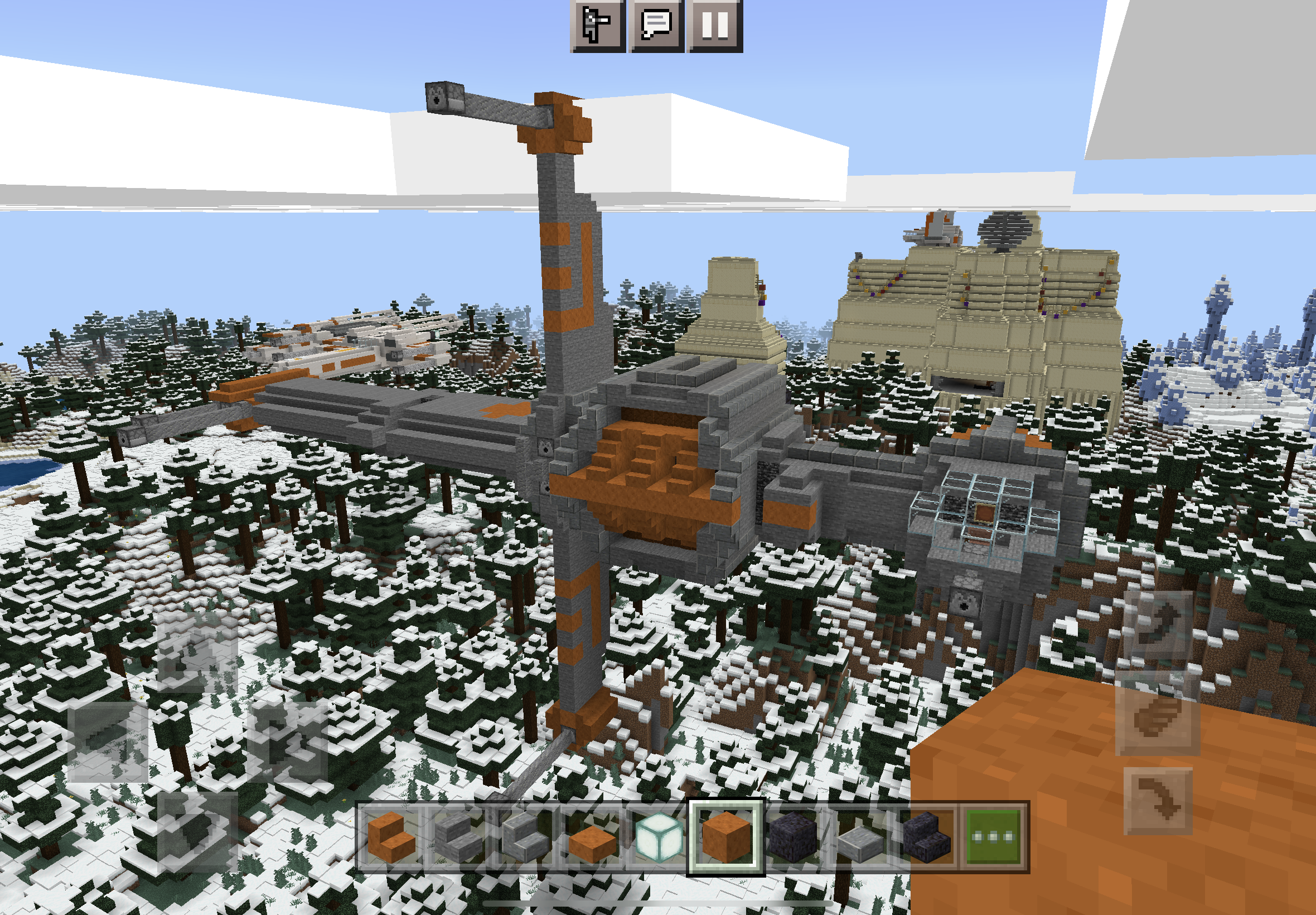Viewport: 1316px width, 915px height.
Task: Open the chat window
Action: coord(656,25)
